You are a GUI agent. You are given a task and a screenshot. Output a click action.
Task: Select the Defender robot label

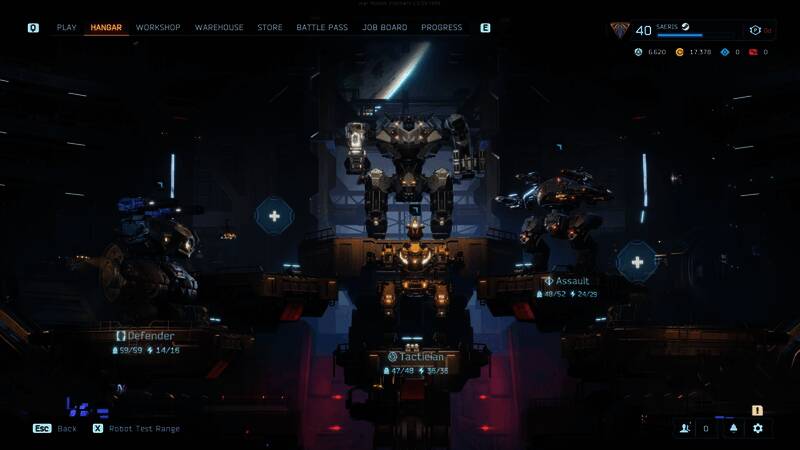146,336
